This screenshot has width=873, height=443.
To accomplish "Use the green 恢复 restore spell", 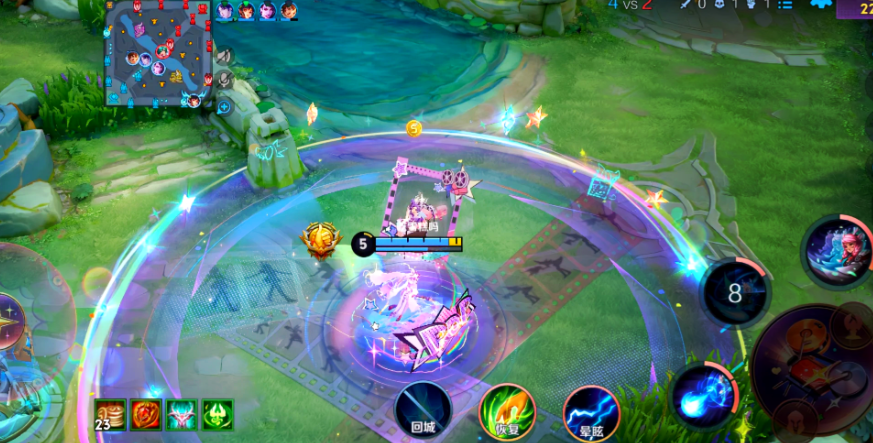I will point(507,411).
